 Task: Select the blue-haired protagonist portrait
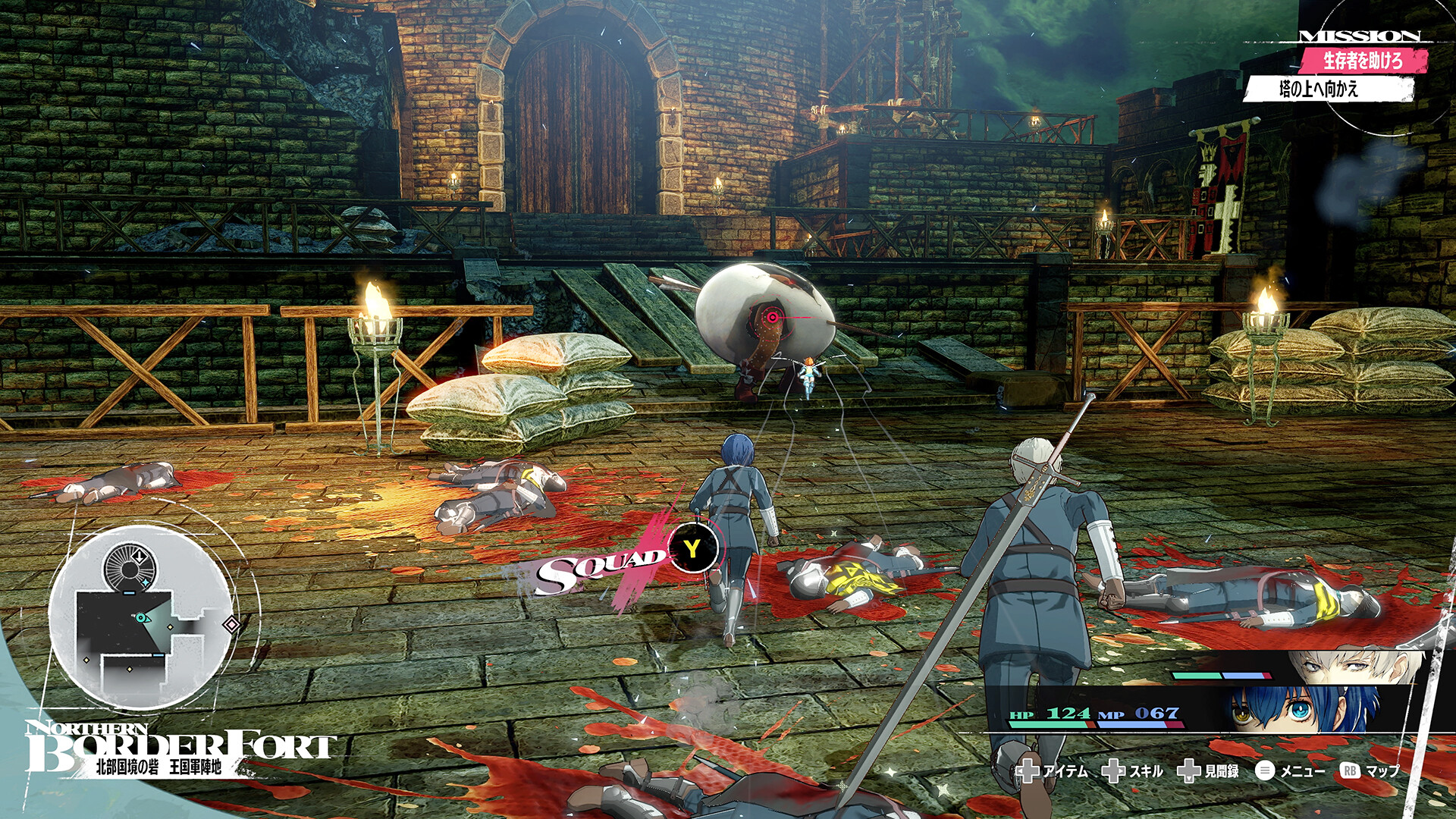coord(1304,708)
